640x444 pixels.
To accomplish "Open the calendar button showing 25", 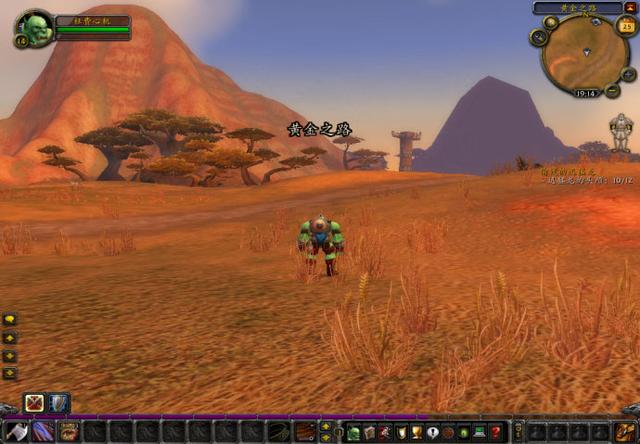I will 627,26.
